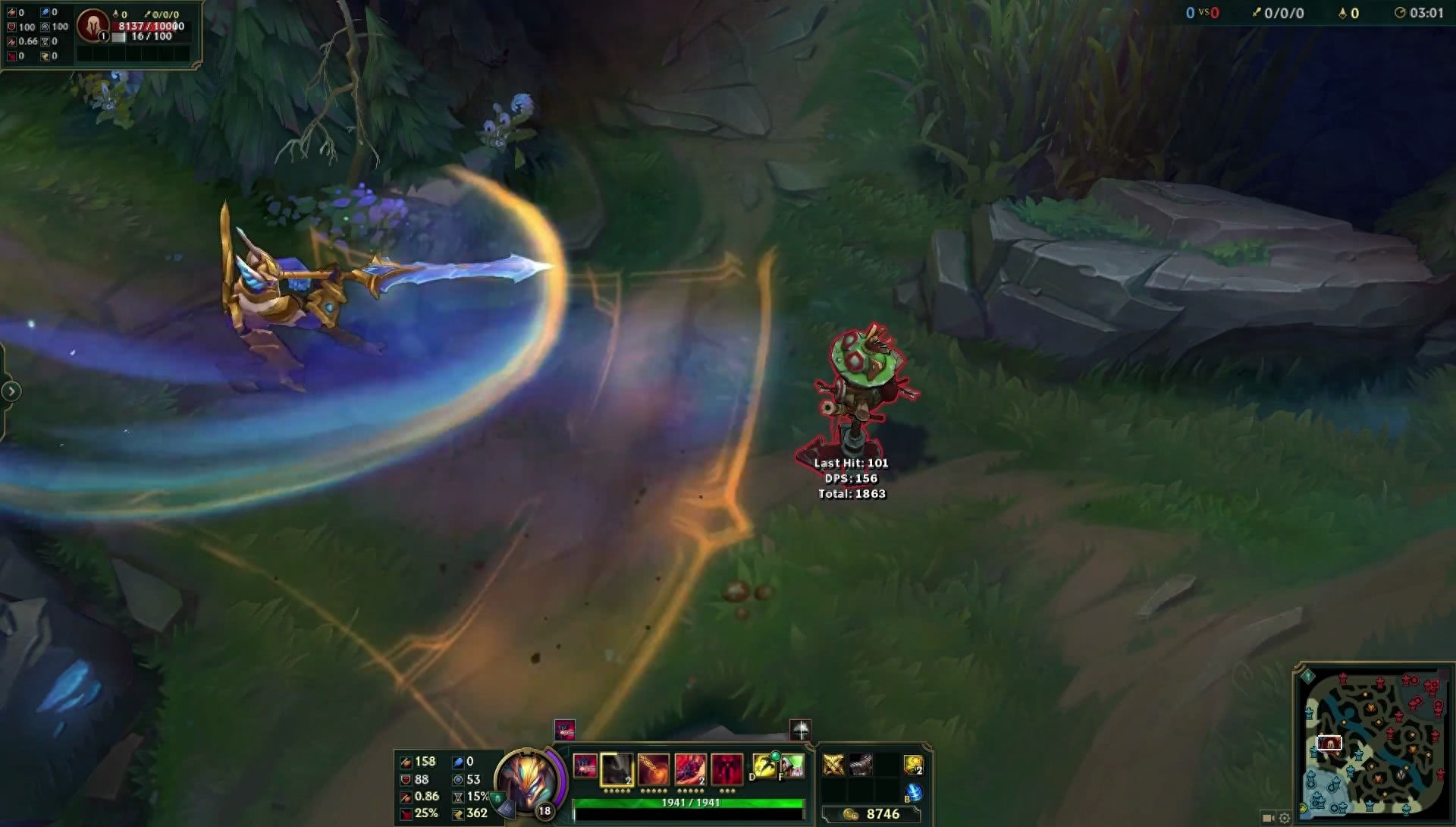Screen dimensions: 1456x827
Task: Cast the fiery chain ability
Action: 654,769
